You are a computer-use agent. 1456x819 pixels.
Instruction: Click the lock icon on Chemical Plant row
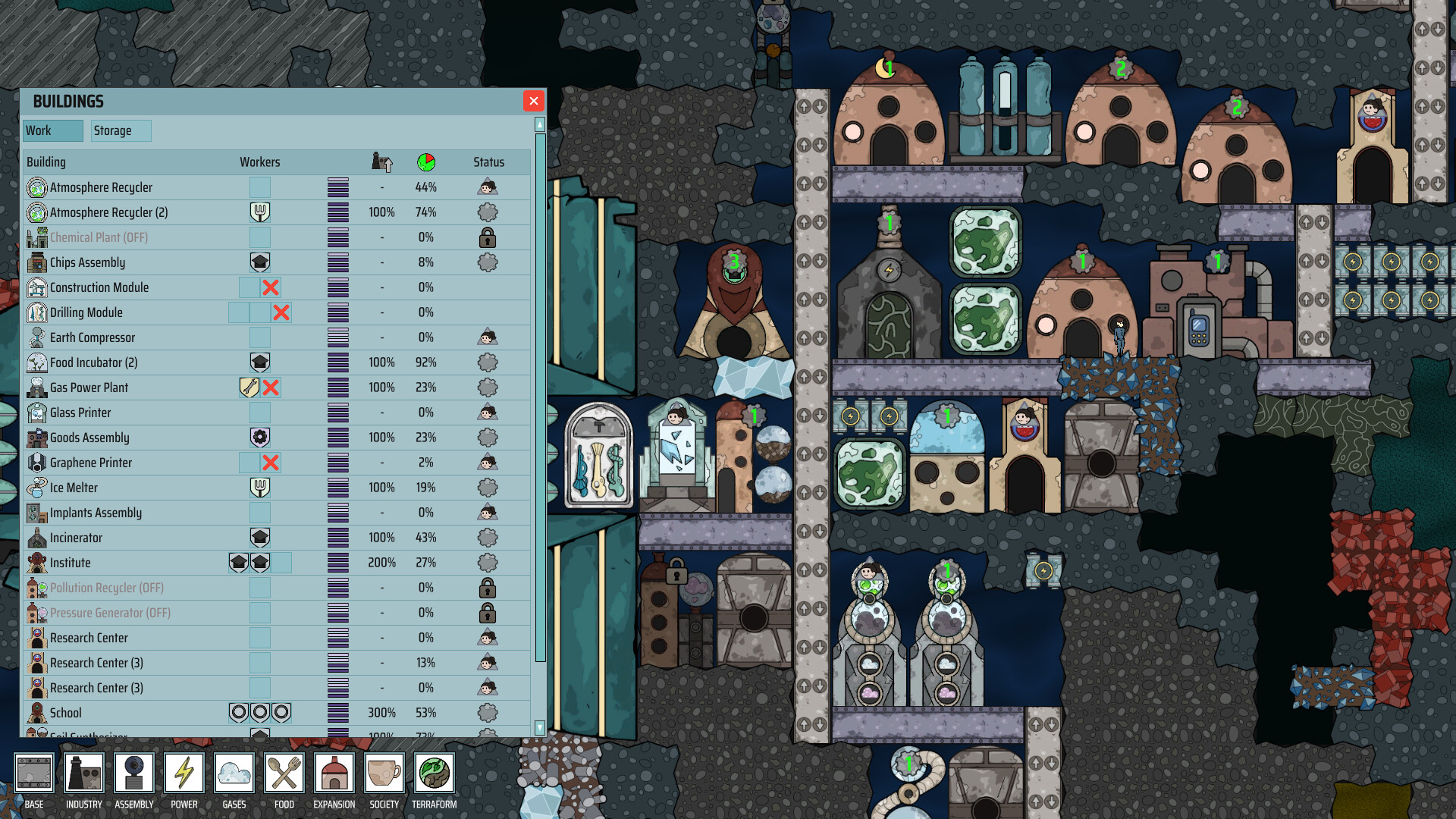pyautogui.click(x=488, y=237)
